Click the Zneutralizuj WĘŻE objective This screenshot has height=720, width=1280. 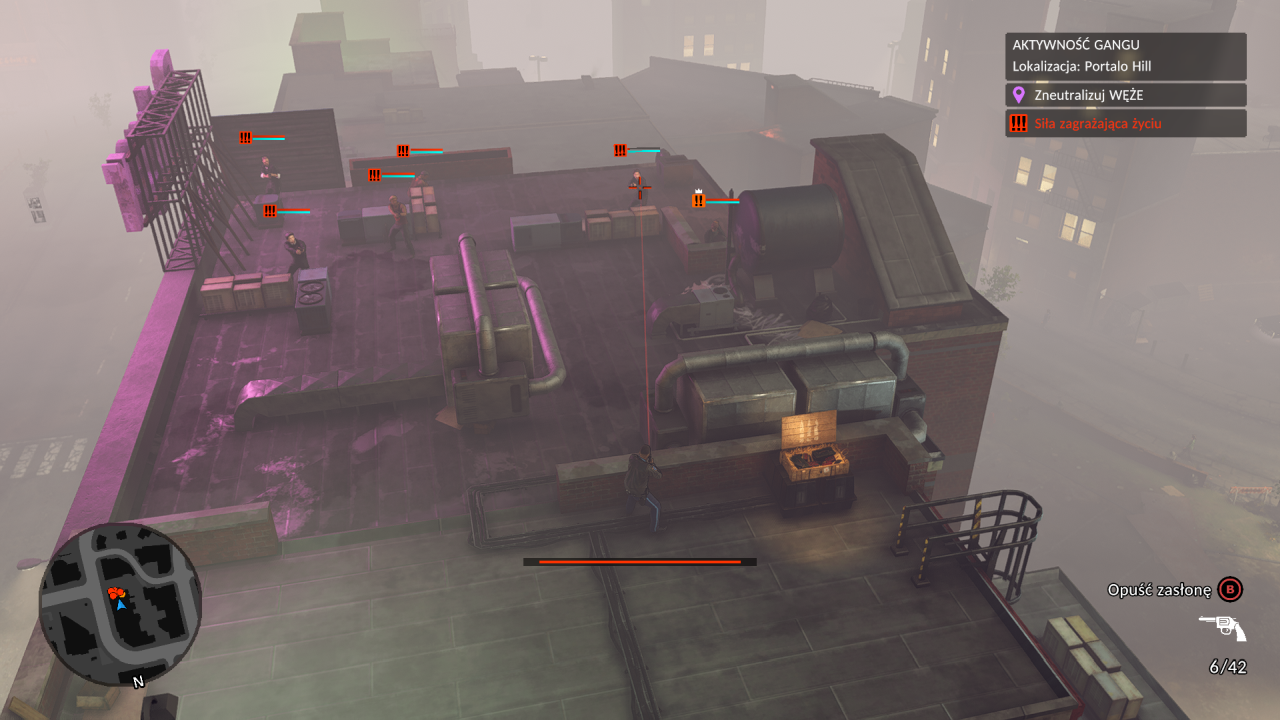(1126, 95)
